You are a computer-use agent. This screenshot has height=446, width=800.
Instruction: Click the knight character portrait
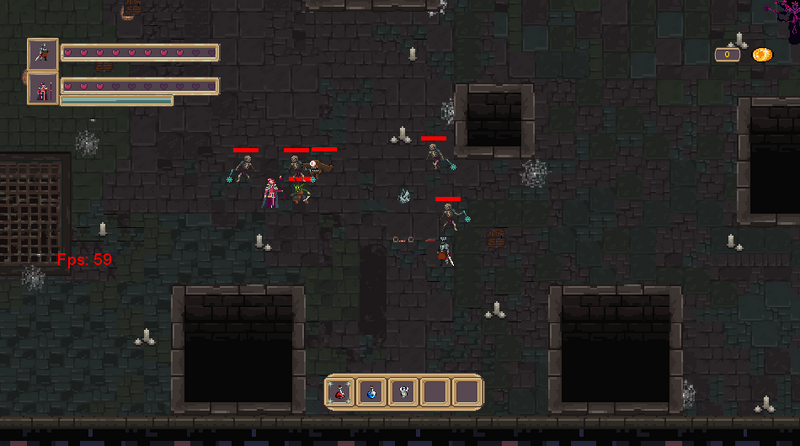[x=43, y=53]
